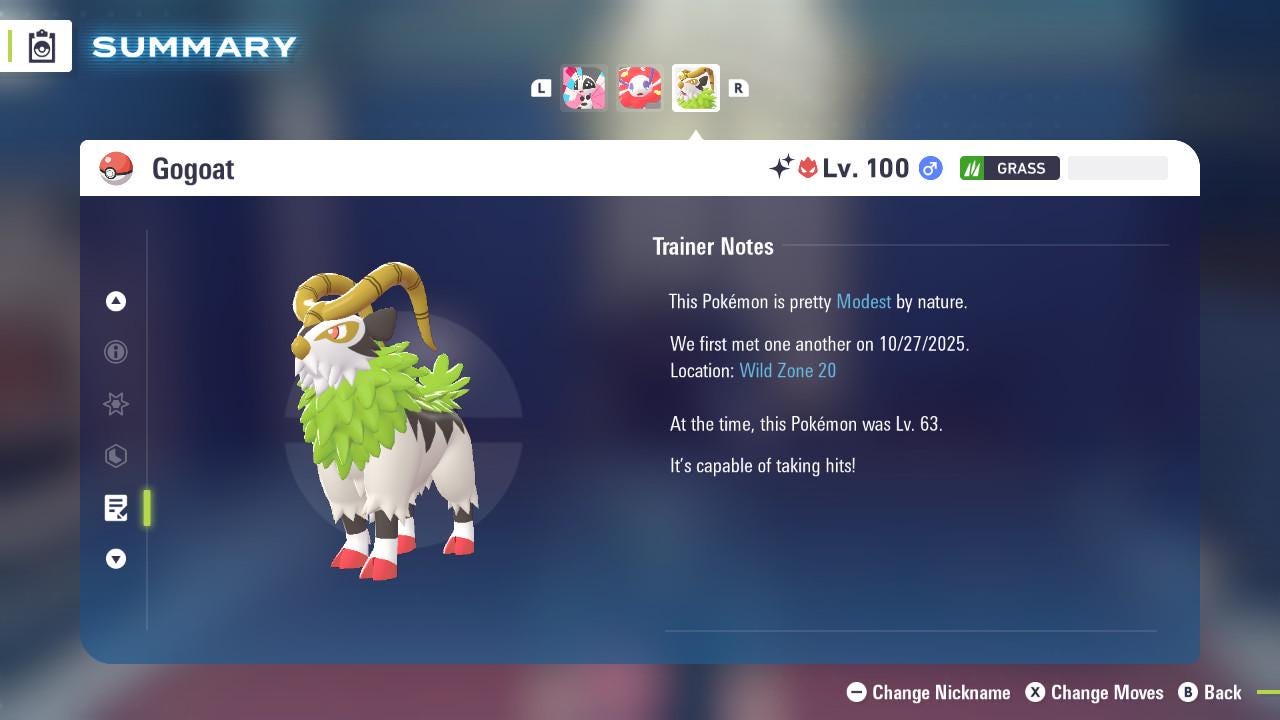This screenshot has width=1280, height=720.
Task: Click the up arrow above the sidebar
Action: click(x=116, y=301)
